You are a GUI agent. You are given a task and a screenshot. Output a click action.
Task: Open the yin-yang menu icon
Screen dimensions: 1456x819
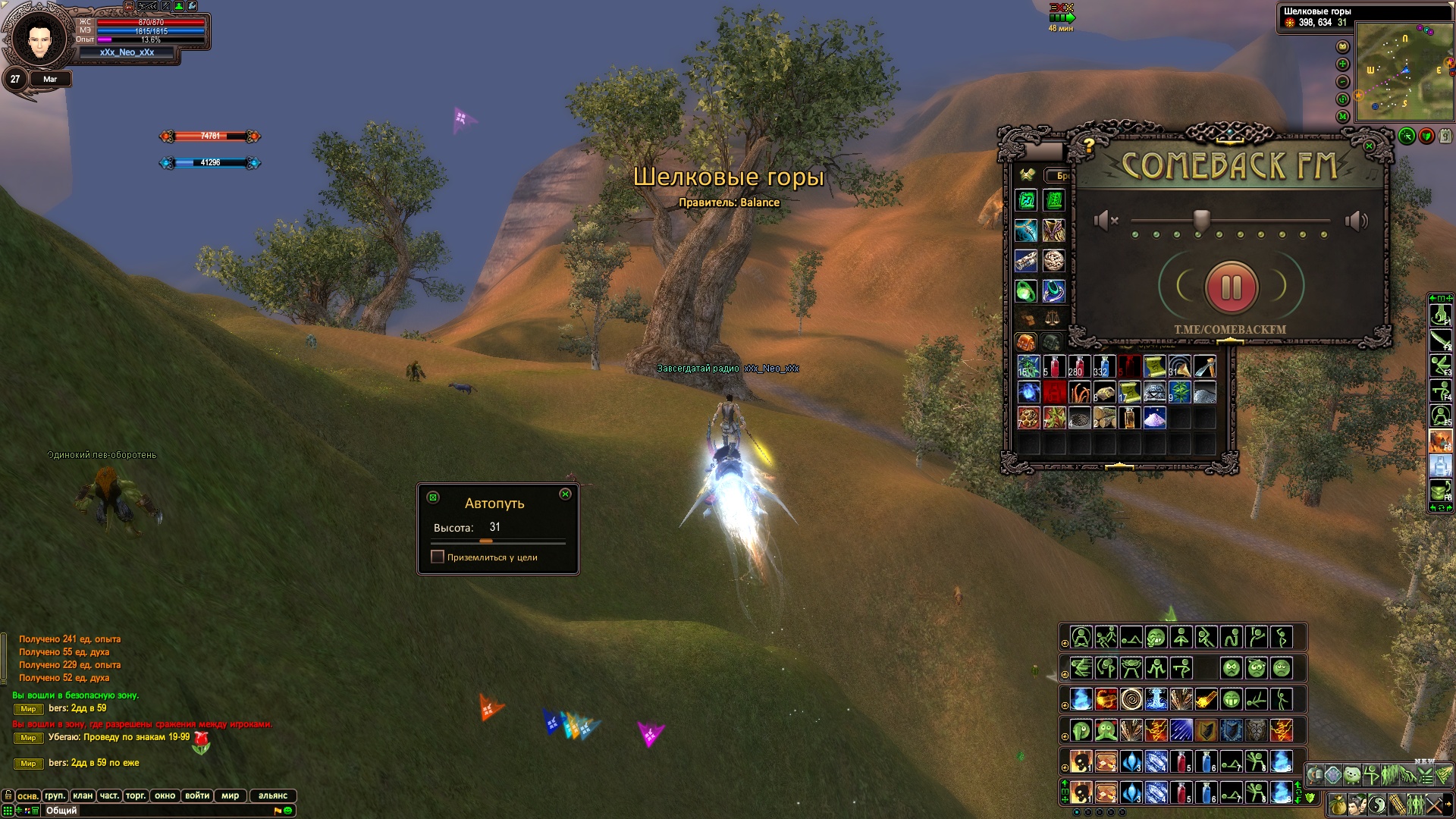coord(1377,805)
